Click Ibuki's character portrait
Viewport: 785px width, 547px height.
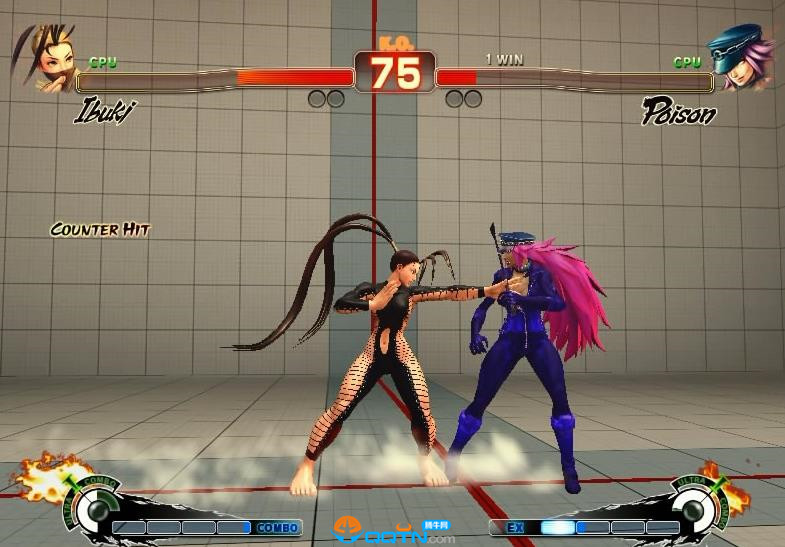[x=45, y=57]
